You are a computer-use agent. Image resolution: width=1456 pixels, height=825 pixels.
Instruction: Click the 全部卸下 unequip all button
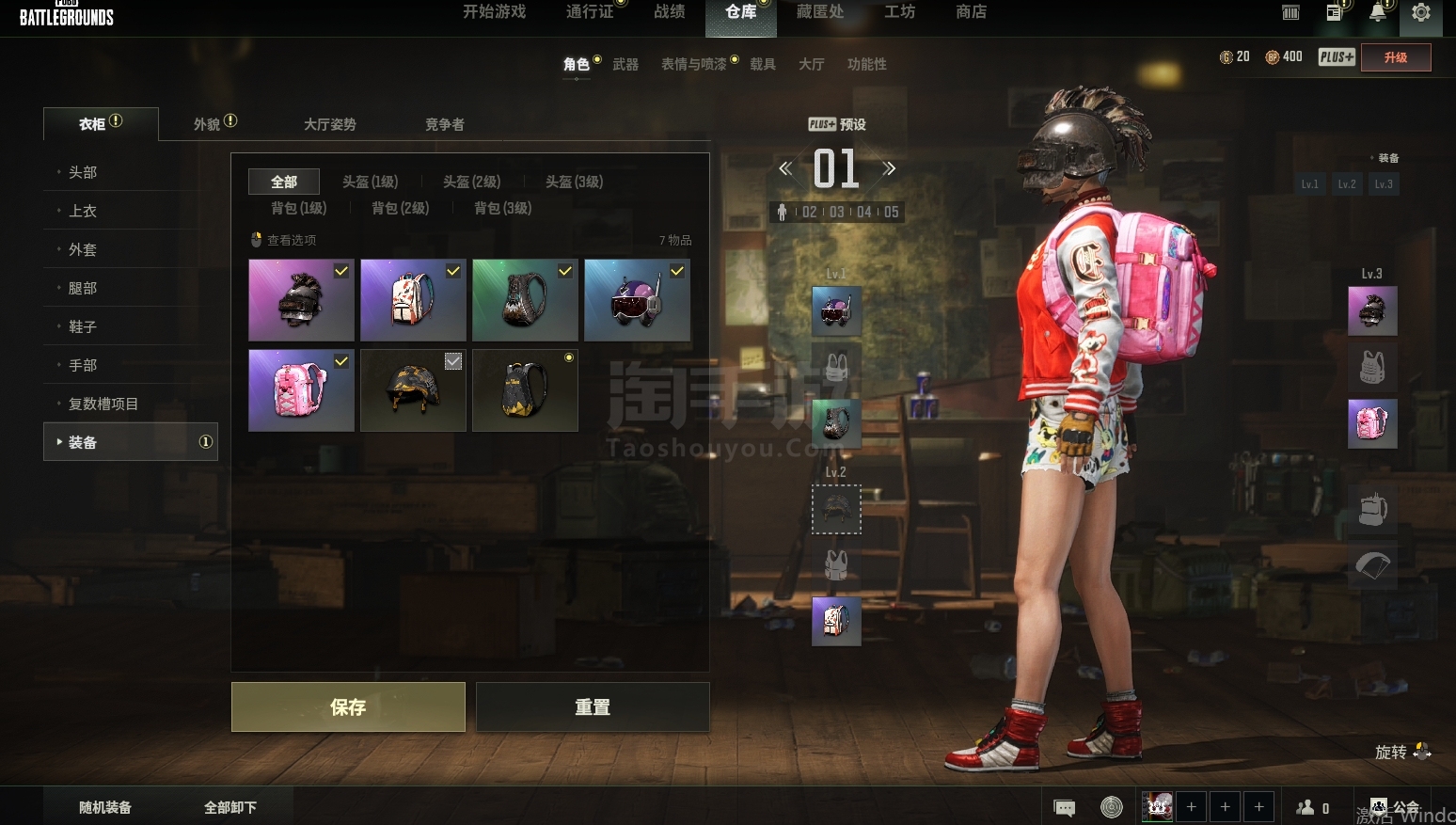(230, 807)
